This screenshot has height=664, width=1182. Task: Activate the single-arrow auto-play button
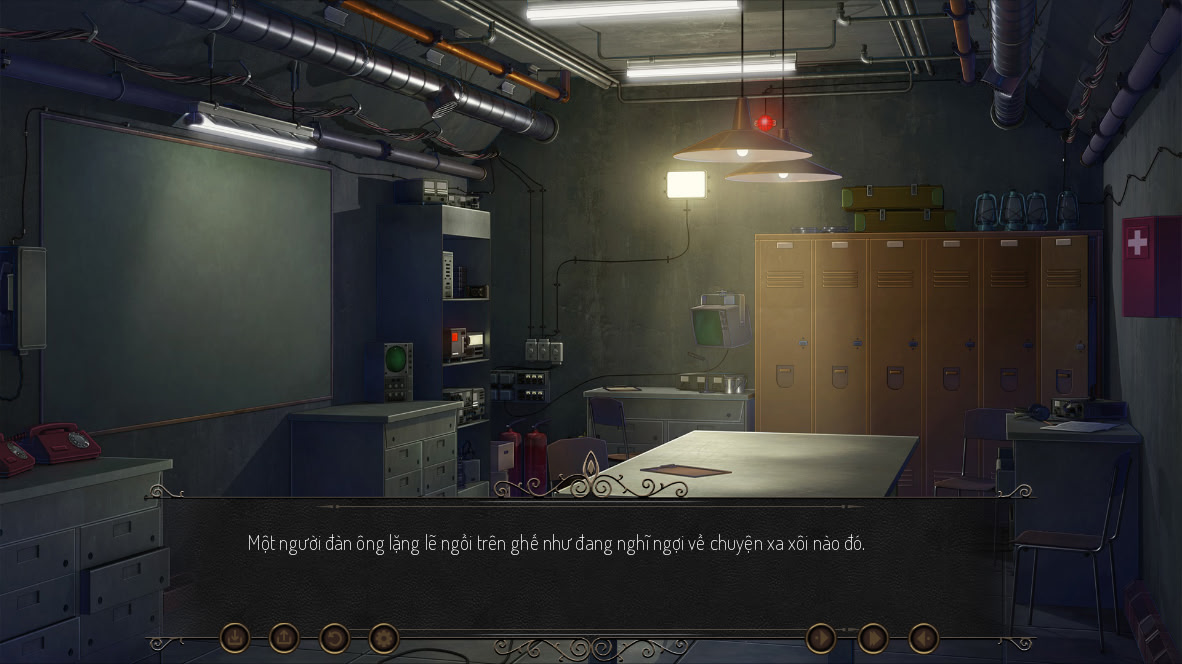point(821,637)
